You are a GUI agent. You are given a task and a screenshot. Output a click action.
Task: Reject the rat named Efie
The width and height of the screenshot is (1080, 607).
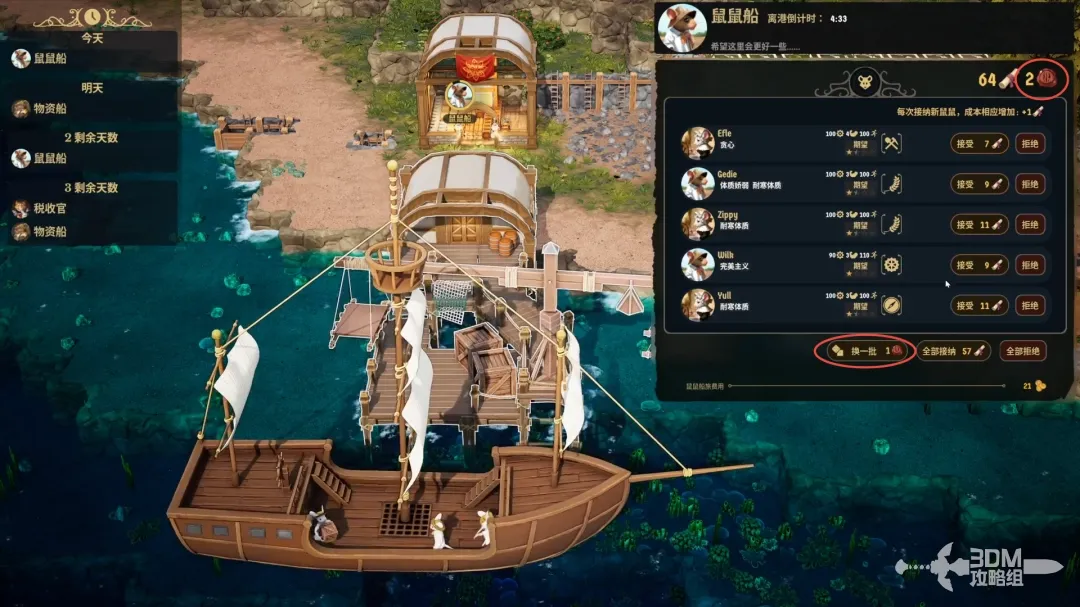[x=1030, y=144]
